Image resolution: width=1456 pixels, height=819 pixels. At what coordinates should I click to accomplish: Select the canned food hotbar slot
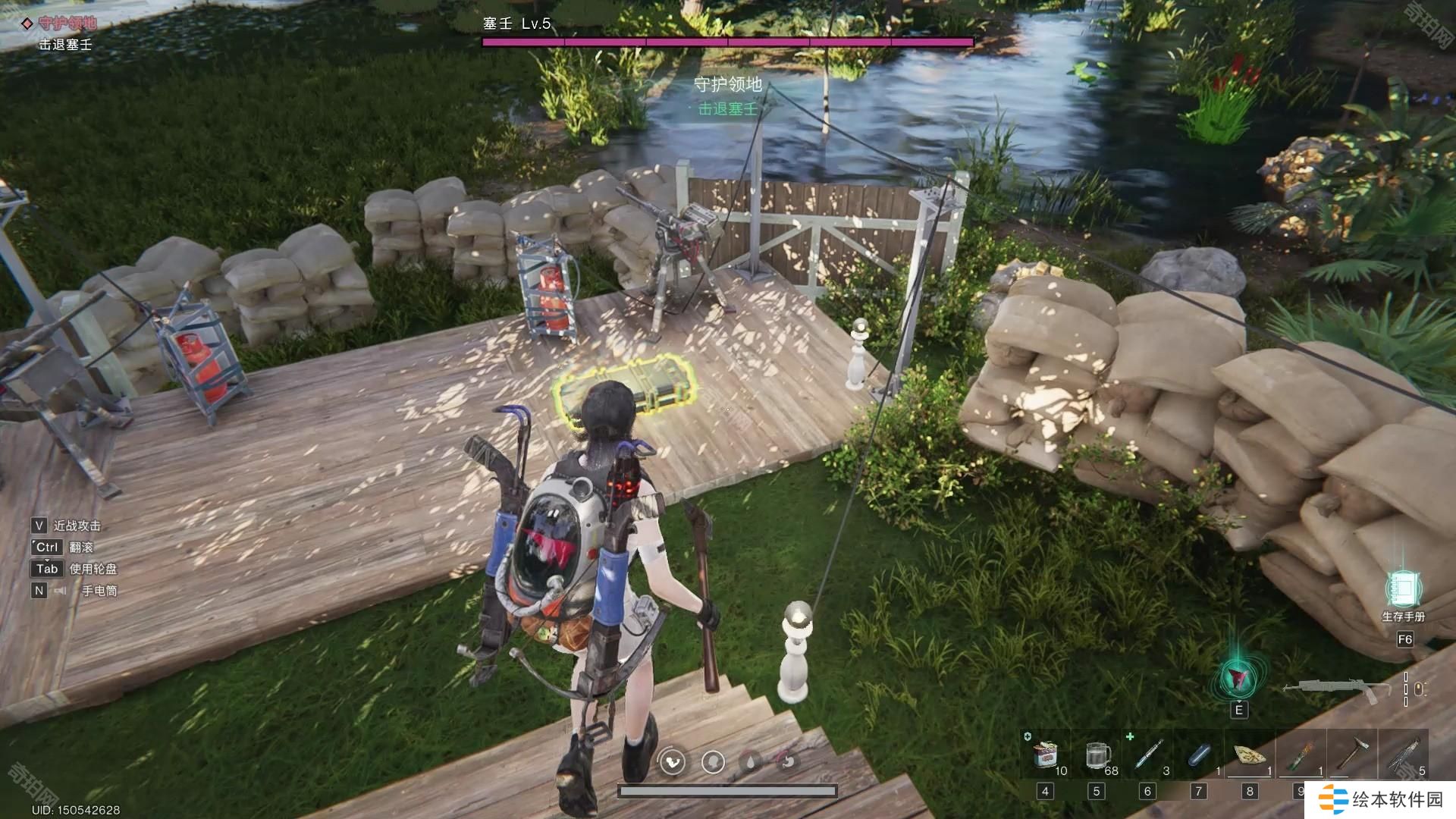point(1046,756)
